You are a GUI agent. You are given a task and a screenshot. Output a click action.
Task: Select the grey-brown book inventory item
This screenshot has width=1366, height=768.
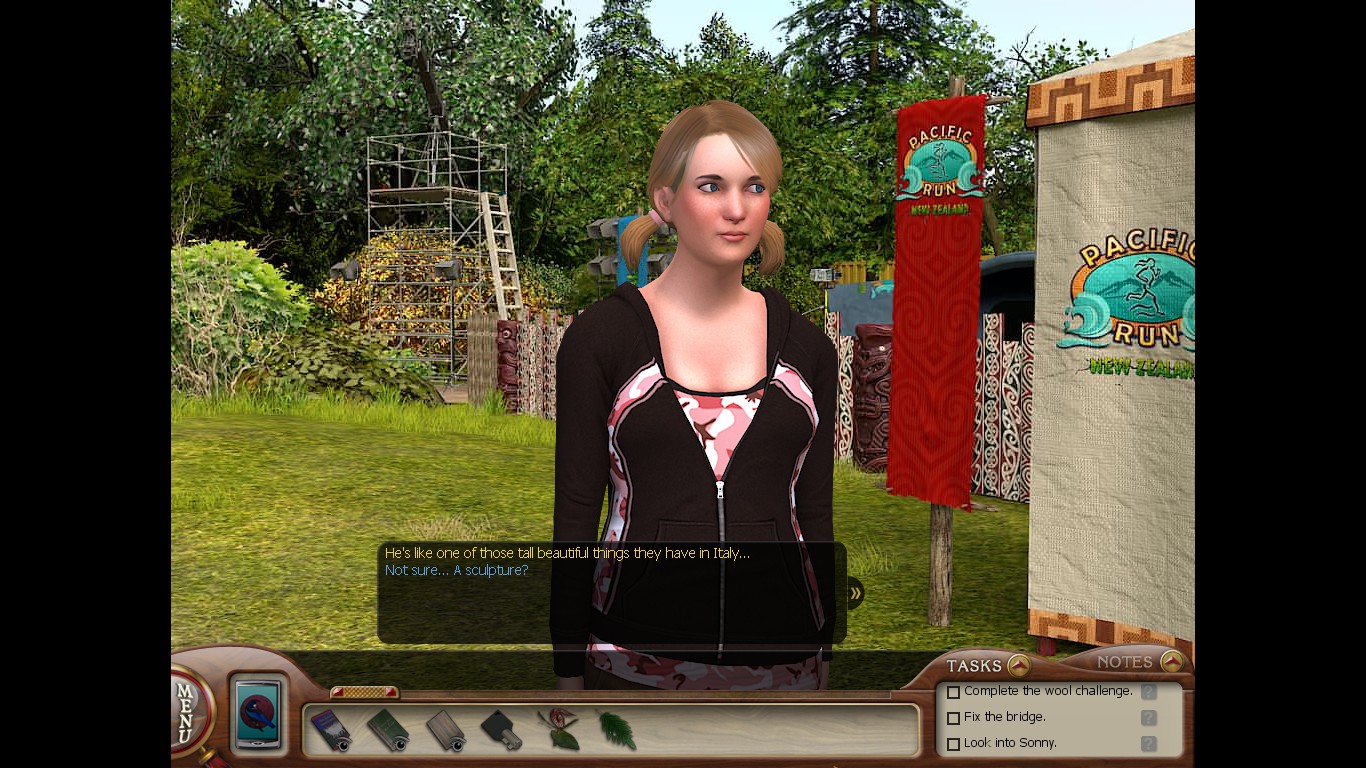pyautogui.click(x=446, y=731)
